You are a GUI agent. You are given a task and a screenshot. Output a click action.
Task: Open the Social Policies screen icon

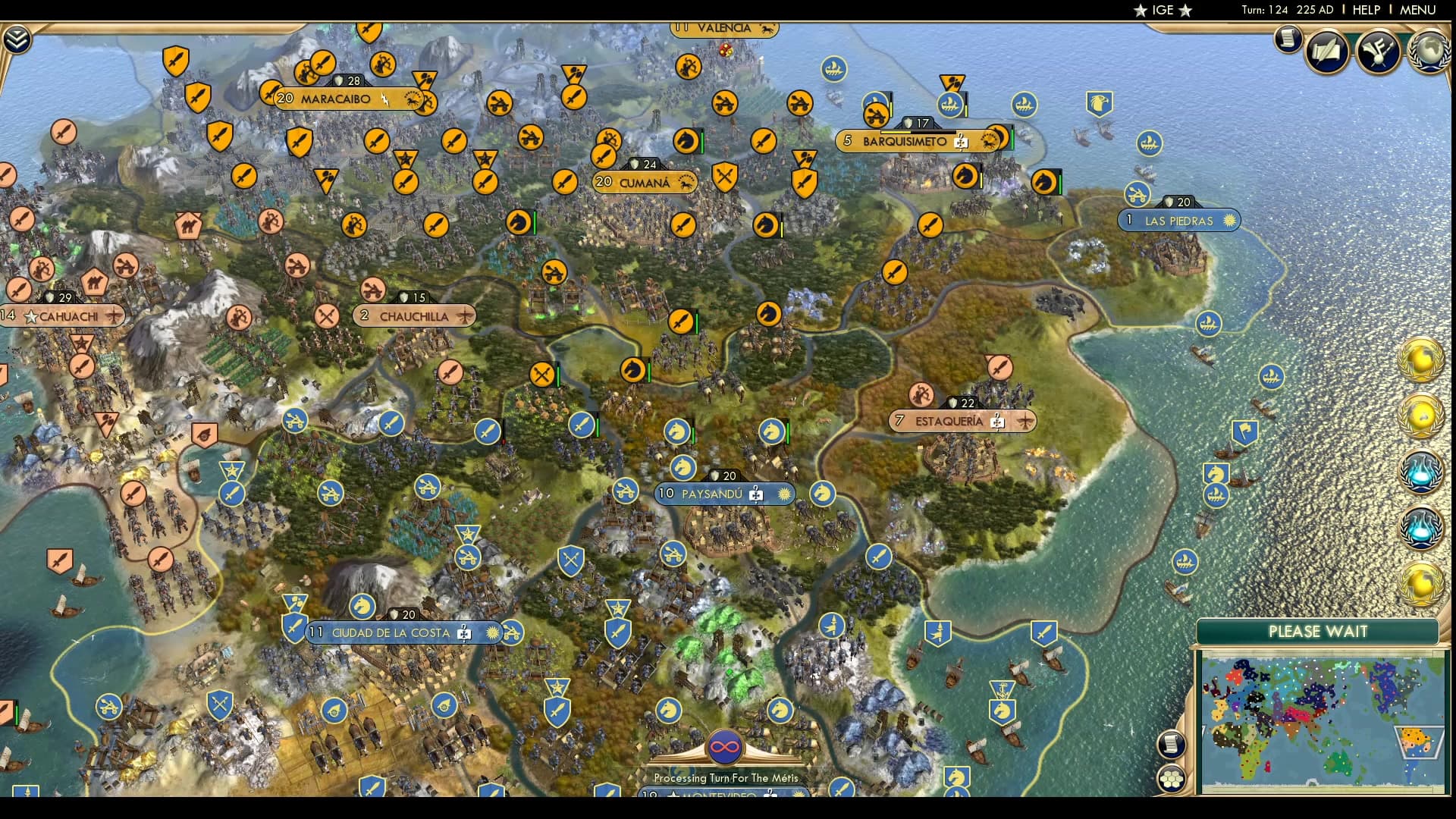click(1325, 51)
